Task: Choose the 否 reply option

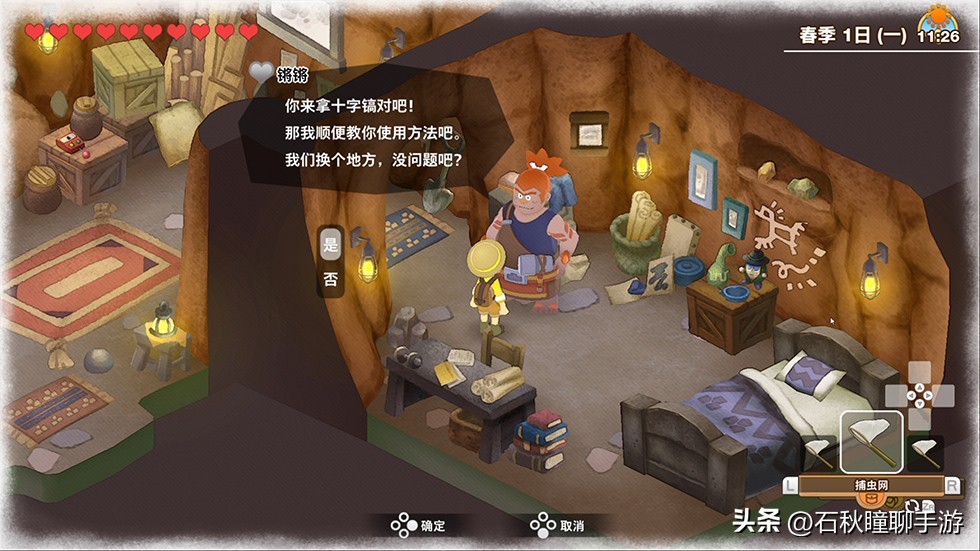Action: pyautogui.click(x=331, y=281)
